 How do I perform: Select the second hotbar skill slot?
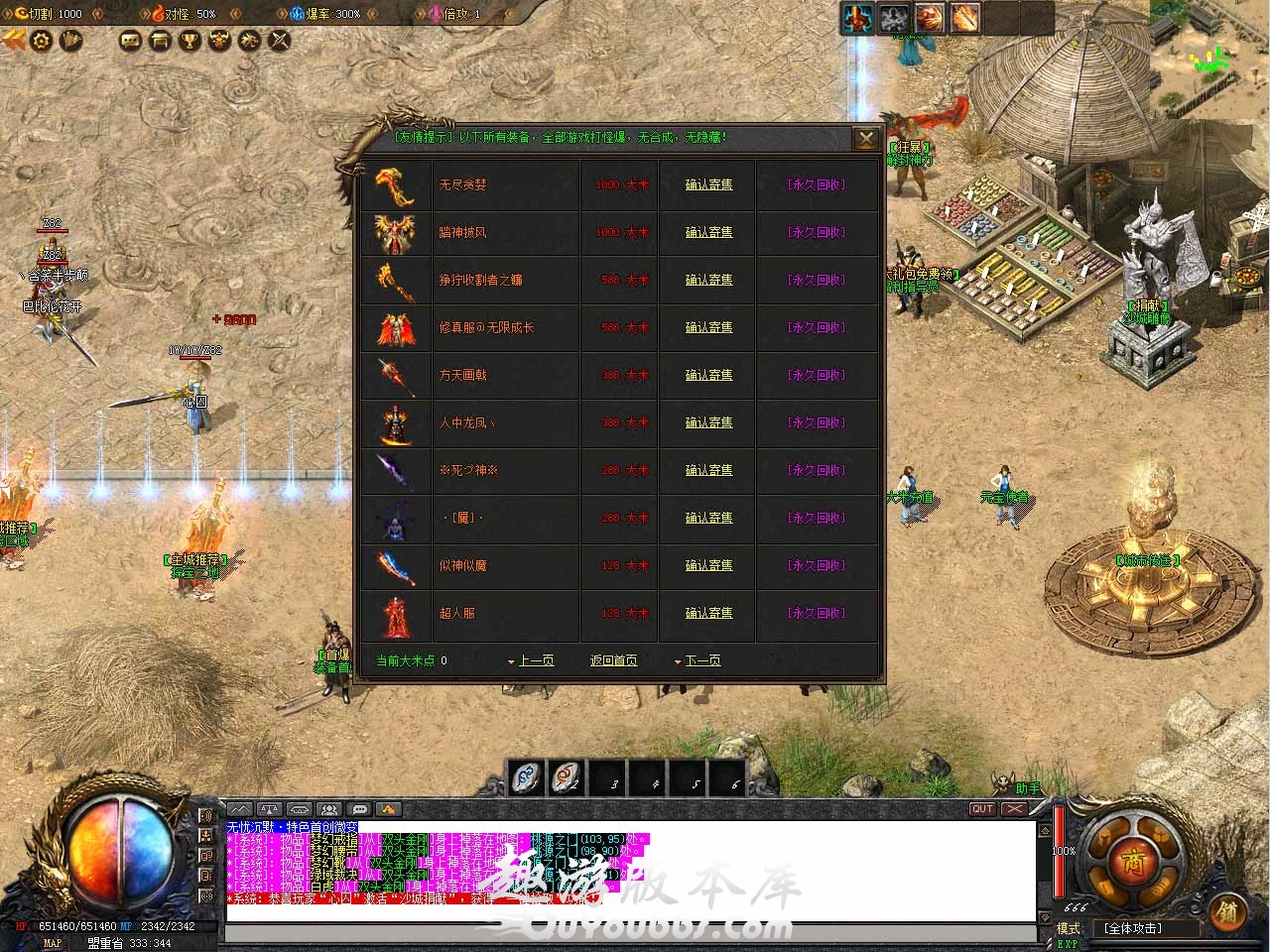(x=568, y=778)
